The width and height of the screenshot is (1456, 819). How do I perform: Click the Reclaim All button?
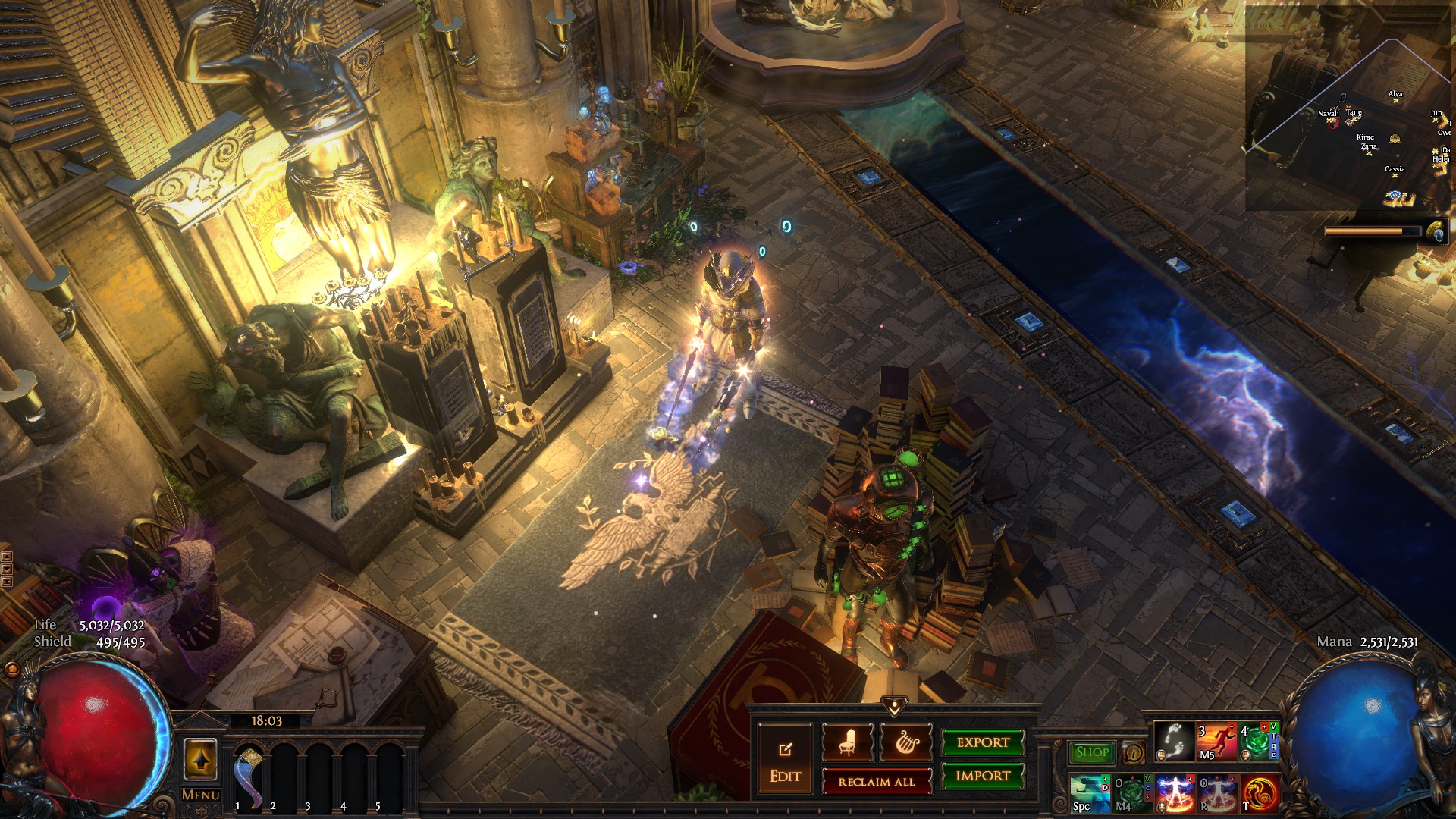(x=877, y=781)
